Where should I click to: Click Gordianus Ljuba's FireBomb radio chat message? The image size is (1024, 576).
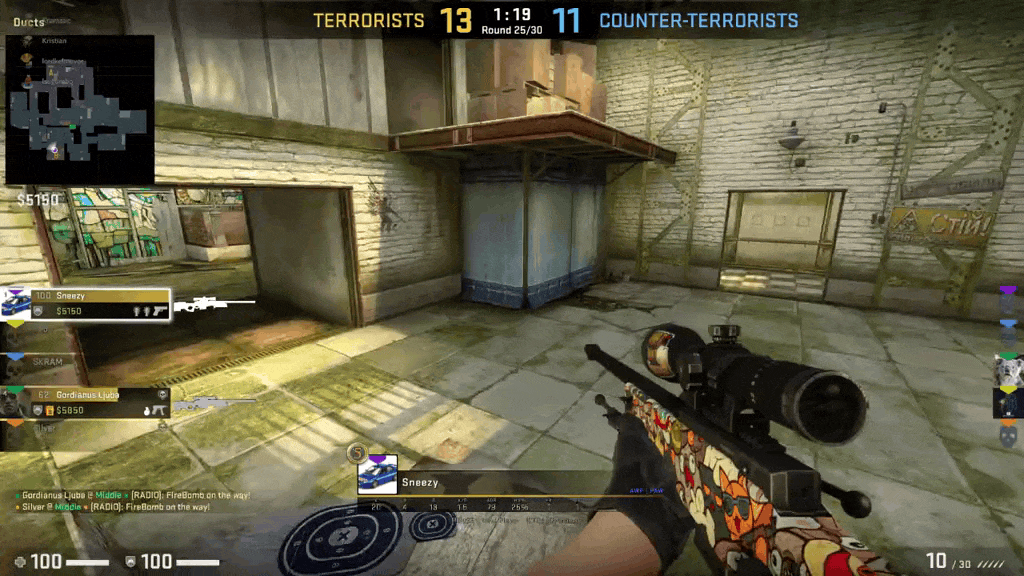pyautogui.click(x=135, y=495)
